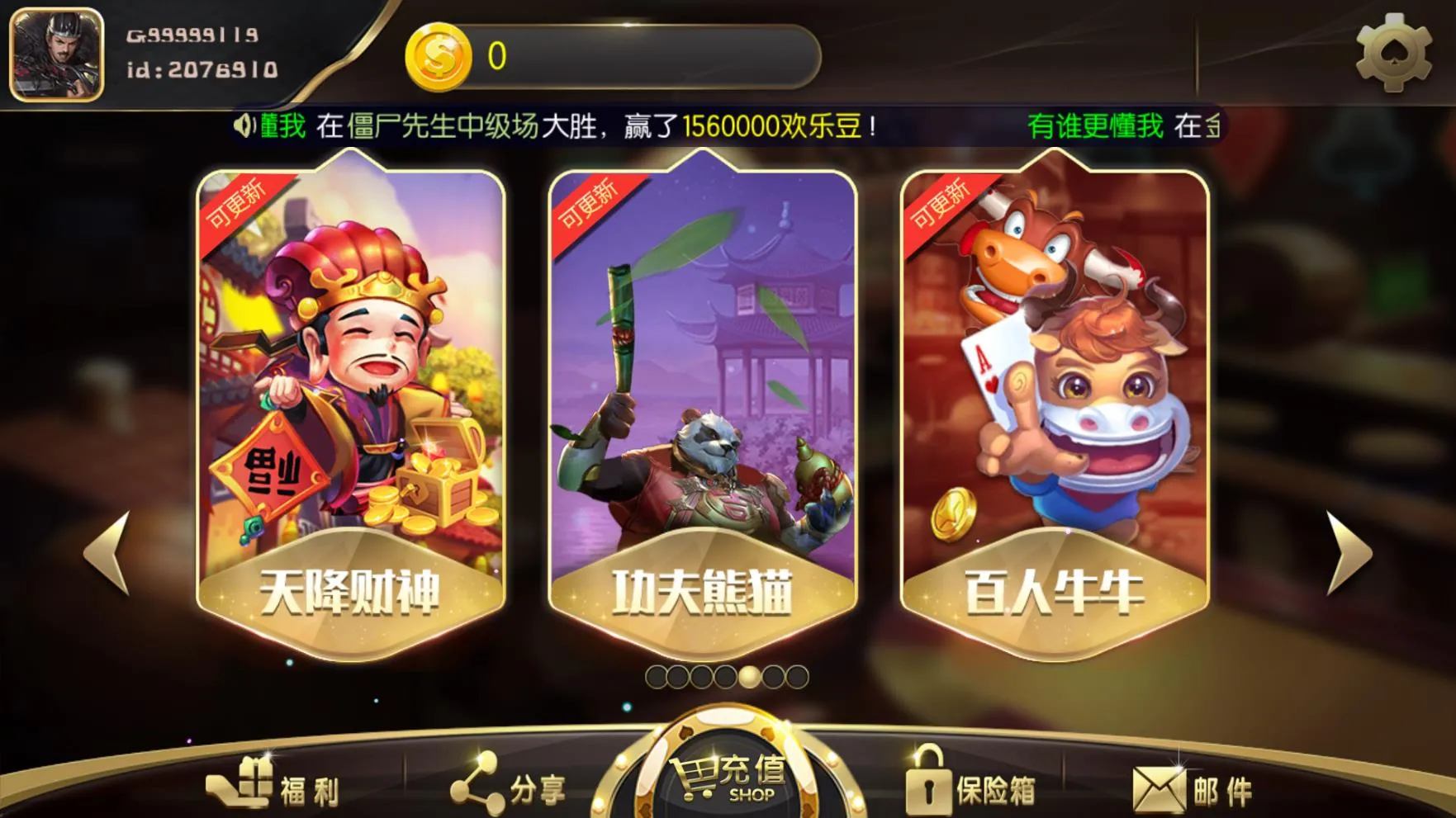Open the settings gear menu
The width and height of the screenshot is (1456, 818).
(x=1394, y=52)
